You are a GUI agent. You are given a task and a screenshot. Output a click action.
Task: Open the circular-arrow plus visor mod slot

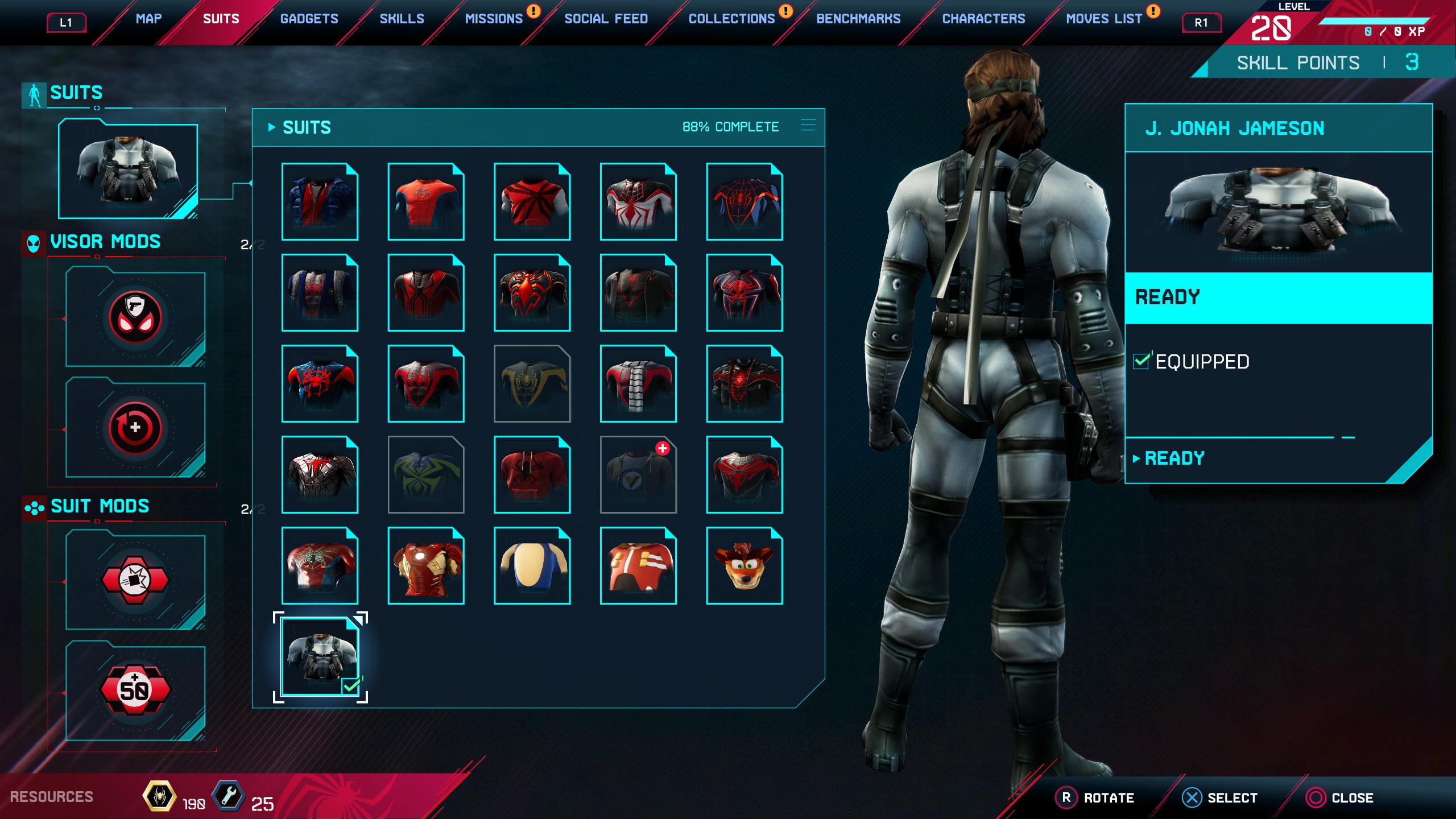135,428
